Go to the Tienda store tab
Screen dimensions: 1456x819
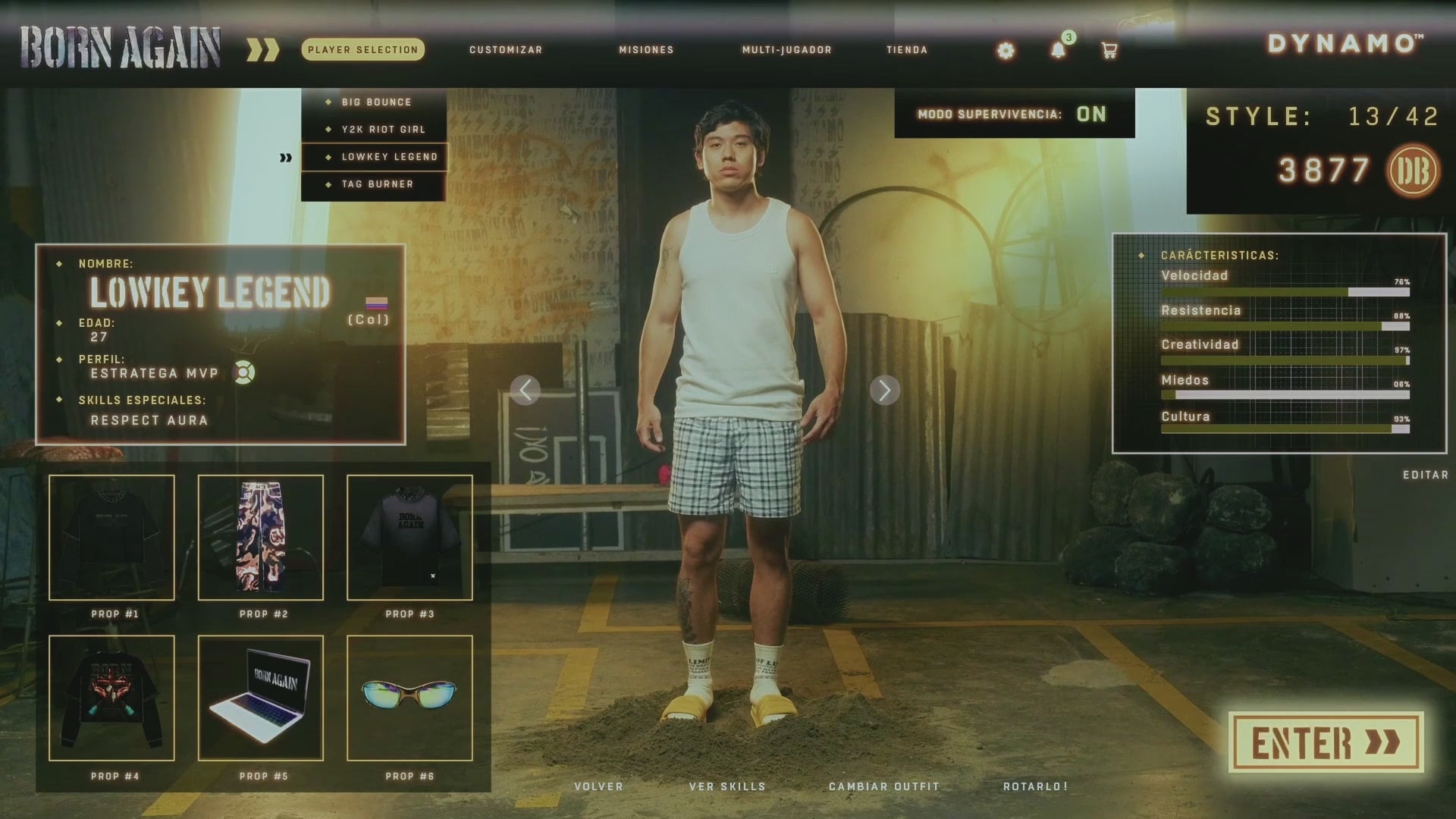907,50
